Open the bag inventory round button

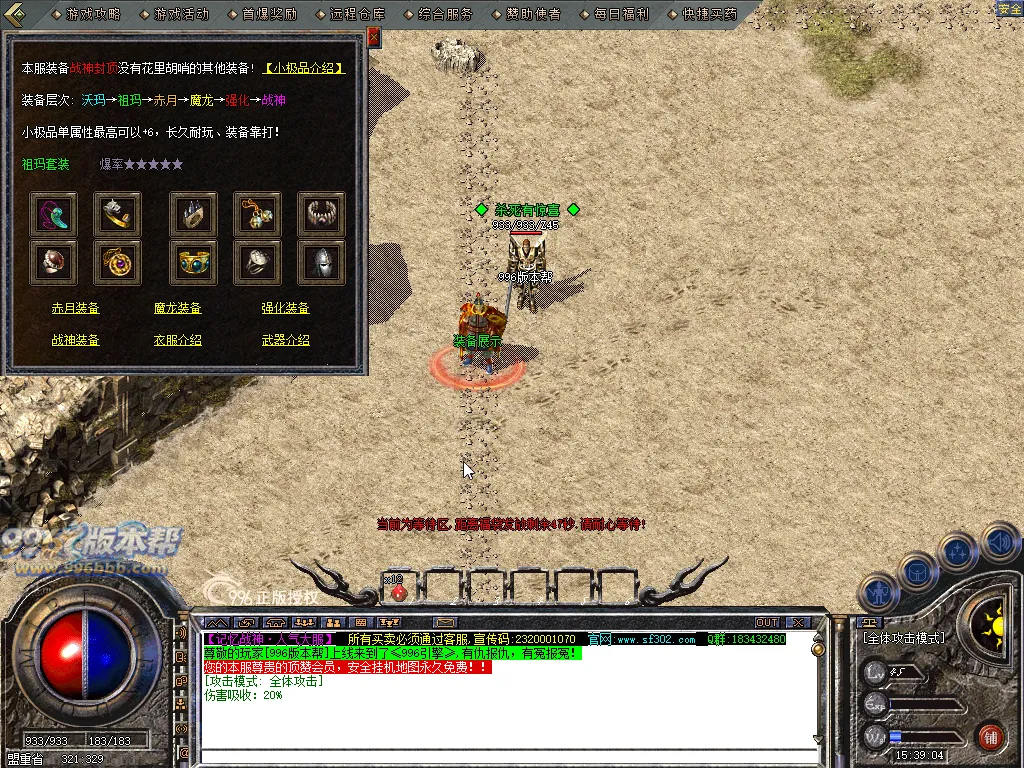tap(918, 572)
